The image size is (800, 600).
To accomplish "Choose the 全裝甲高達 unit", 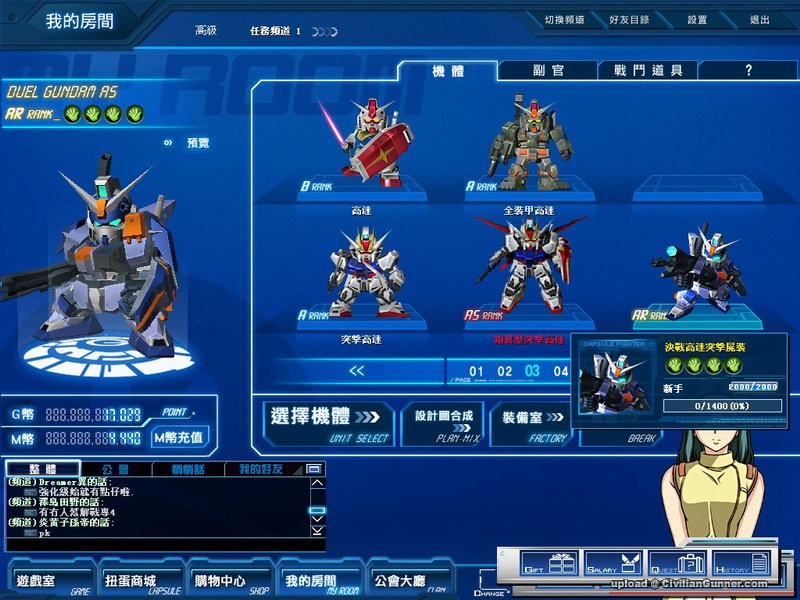I will pos(521,145).
